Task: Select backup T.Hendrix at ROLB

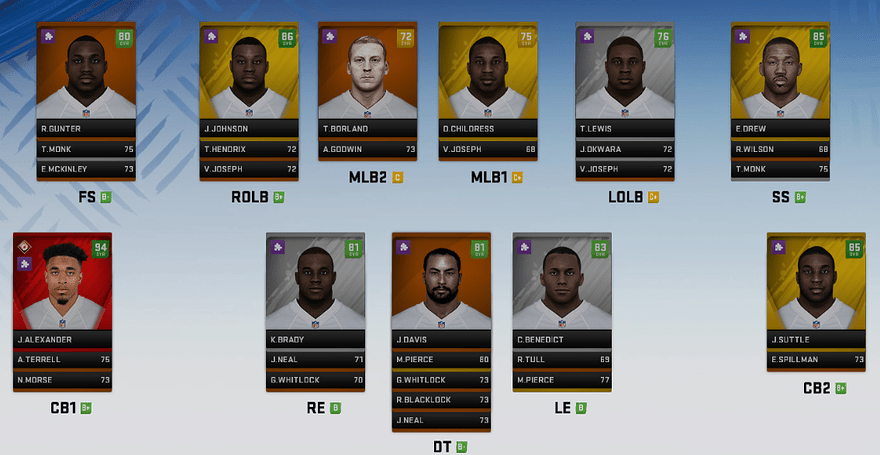Action: pos(249,149)
